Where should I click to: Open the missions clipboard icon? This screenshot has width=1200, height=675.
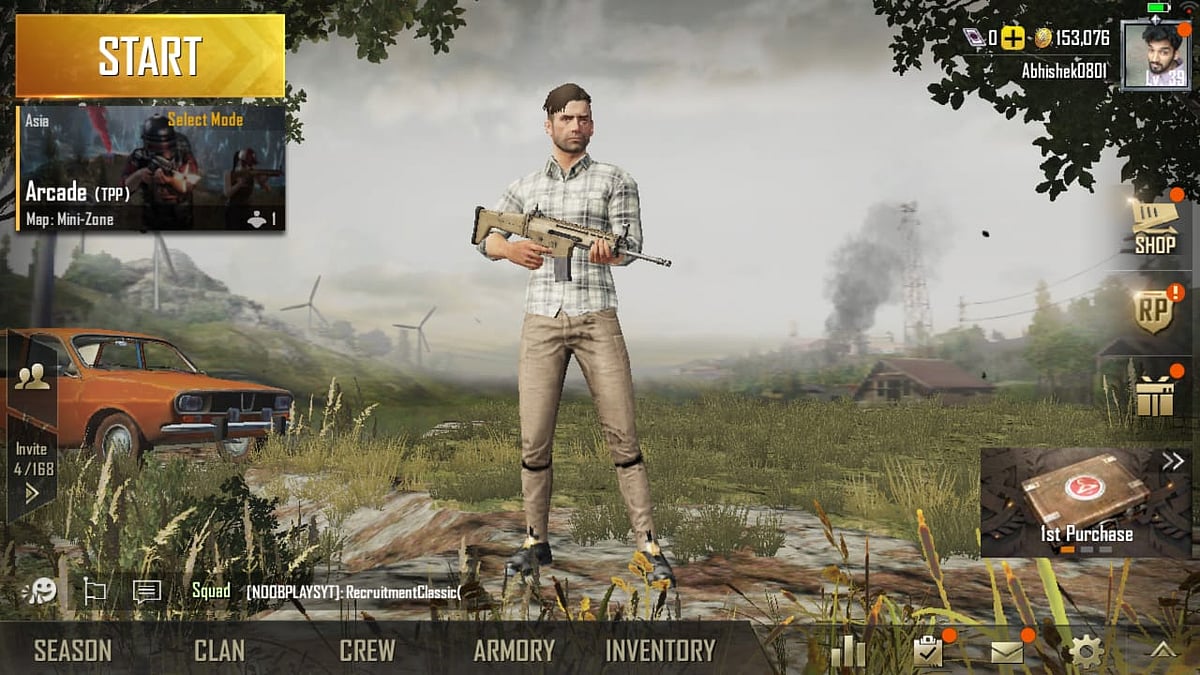[928, 652]
